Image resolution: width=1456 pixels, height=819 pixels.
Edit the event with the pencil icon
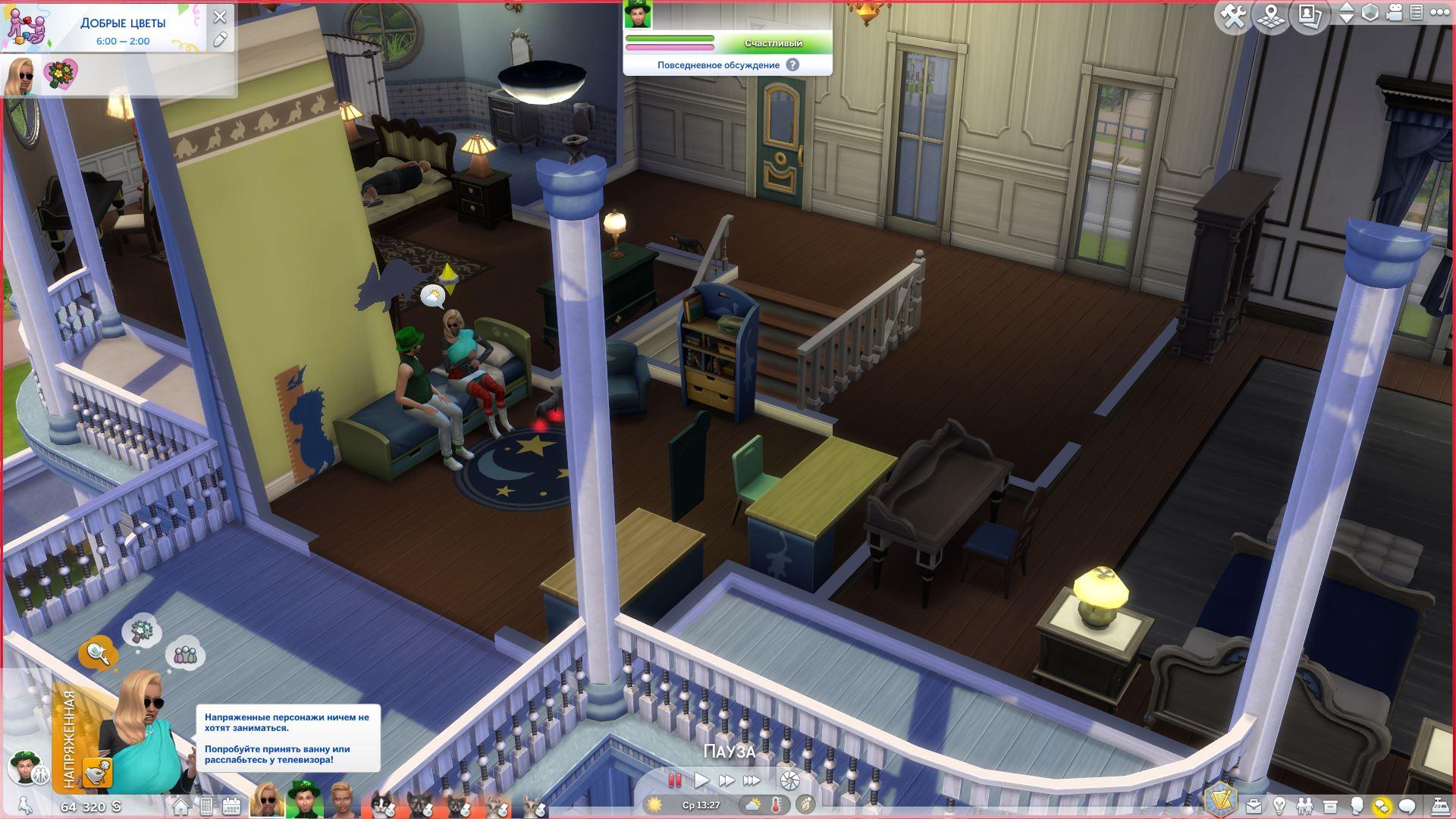220,39
